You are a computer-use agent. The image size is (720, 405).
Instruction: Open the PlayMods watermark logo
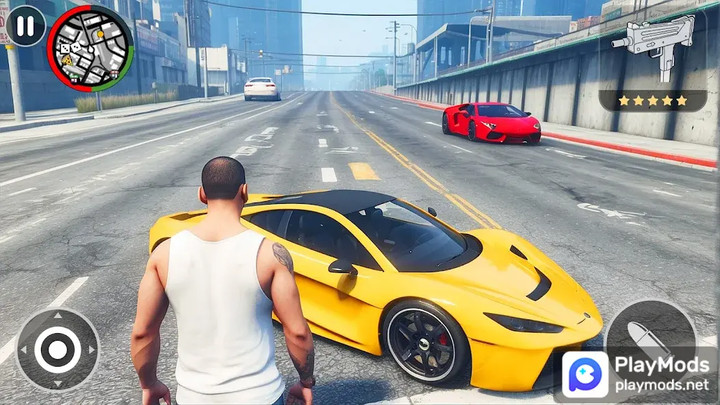click(x=586, y=375)
